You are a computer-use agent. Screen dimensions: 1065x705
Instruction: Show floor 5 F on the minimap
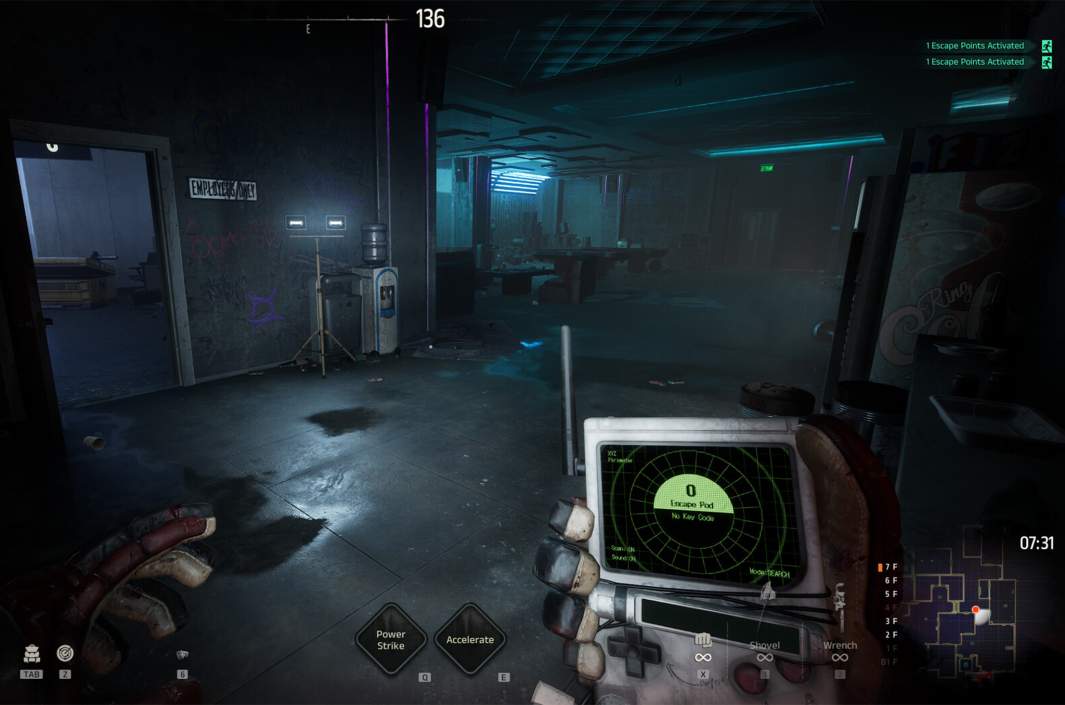click(891, 594)
